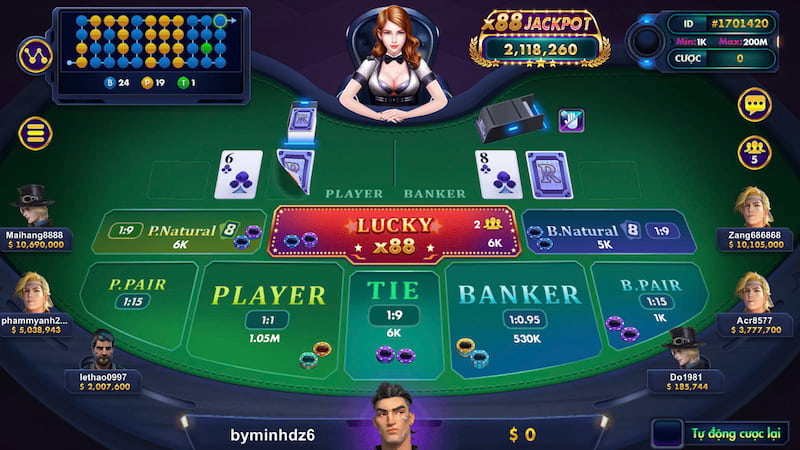Select Do1981's player avatar
Image resolution: width=800 pixels, height=450 pixels.
(686, 349)
